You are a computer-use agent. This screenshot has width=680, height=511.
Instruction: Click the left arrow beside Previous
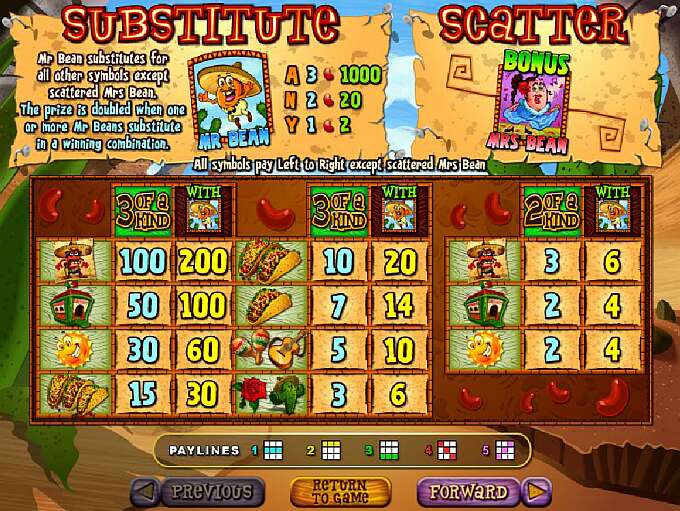click(x=143, y=491)
